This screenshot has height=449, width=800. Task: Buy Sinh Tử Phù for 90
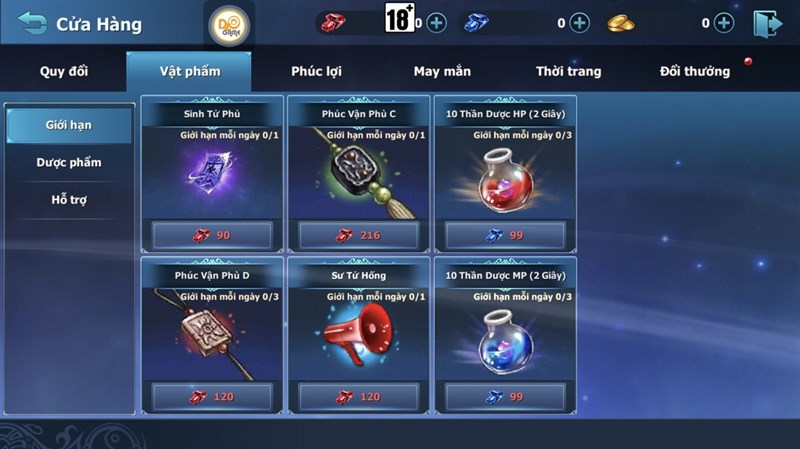click(212, 235)
